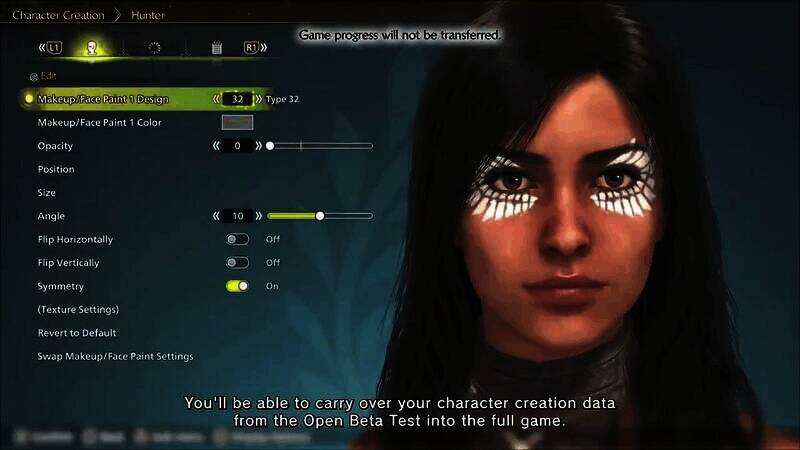The image size is (800, 450).
Task: Toggle Flip Horizontally on
Action: click(x=238, y=239)
